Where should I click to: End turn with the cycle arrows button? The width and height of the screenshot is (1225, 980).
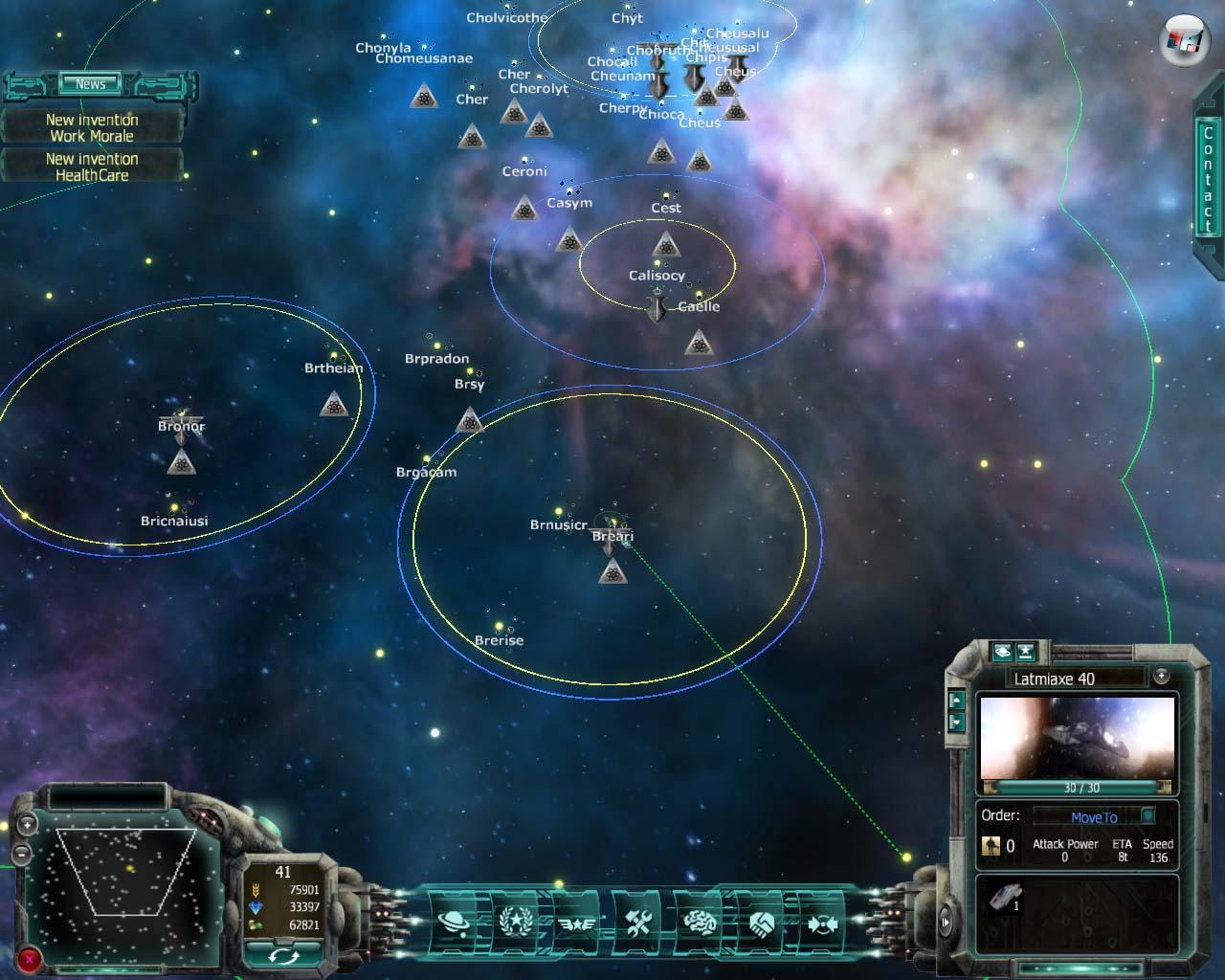283,955
